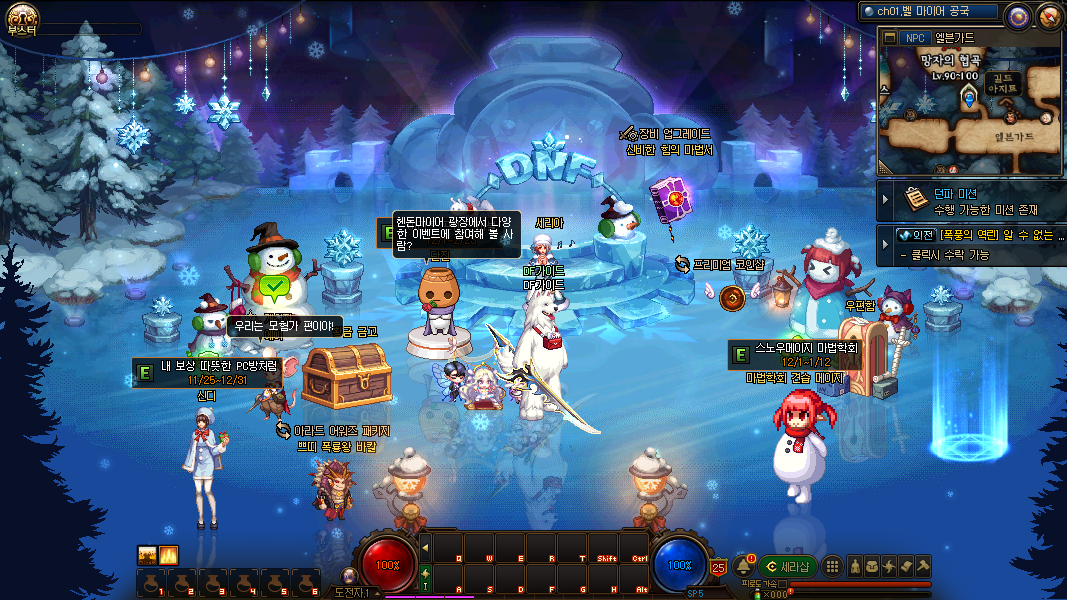The image size is (1067, 600).
Task: Open the skill shuriken icon menu
Action: click(x=889, y=566)
